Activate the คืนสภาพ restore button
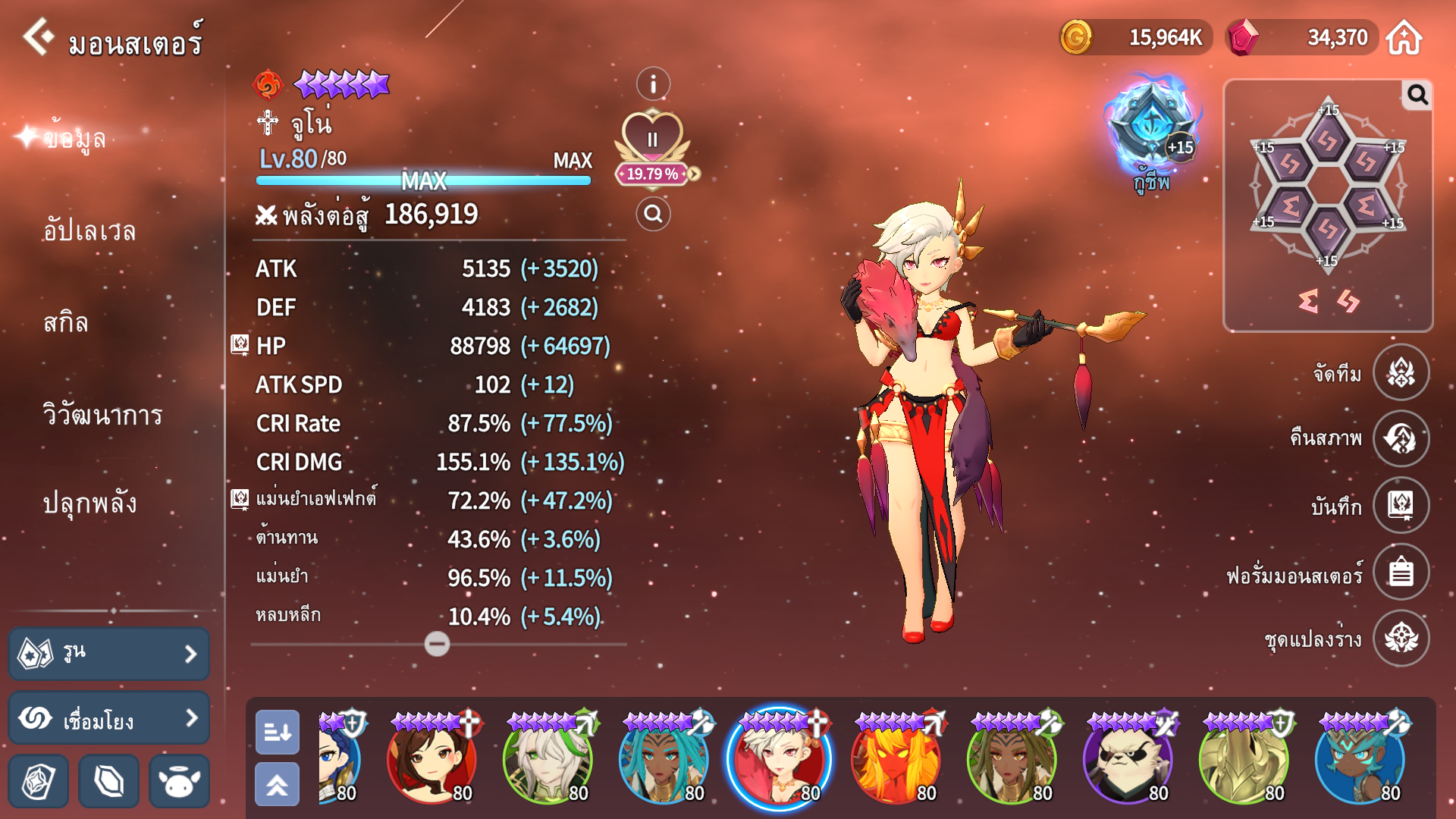 (1401, 438)
